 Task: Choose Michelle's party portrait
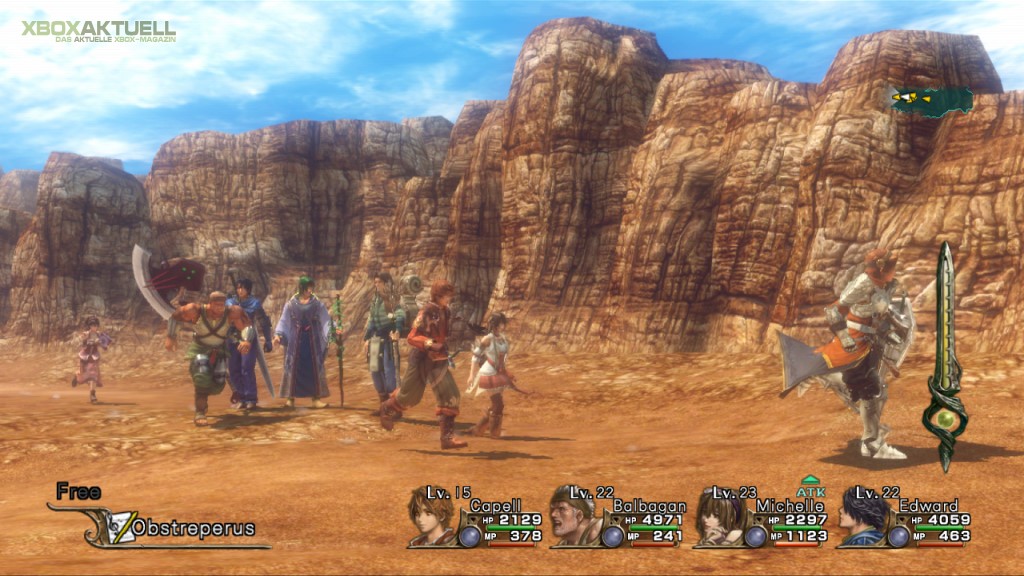(718, 518)
